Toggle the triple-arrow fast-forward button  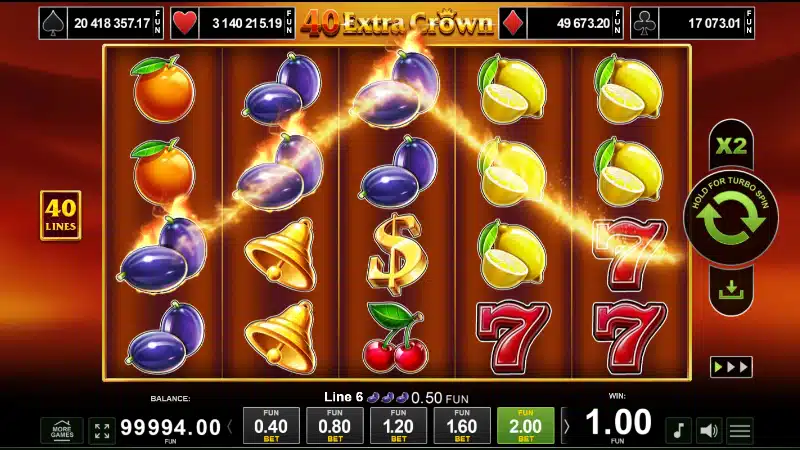pos(730,367)
